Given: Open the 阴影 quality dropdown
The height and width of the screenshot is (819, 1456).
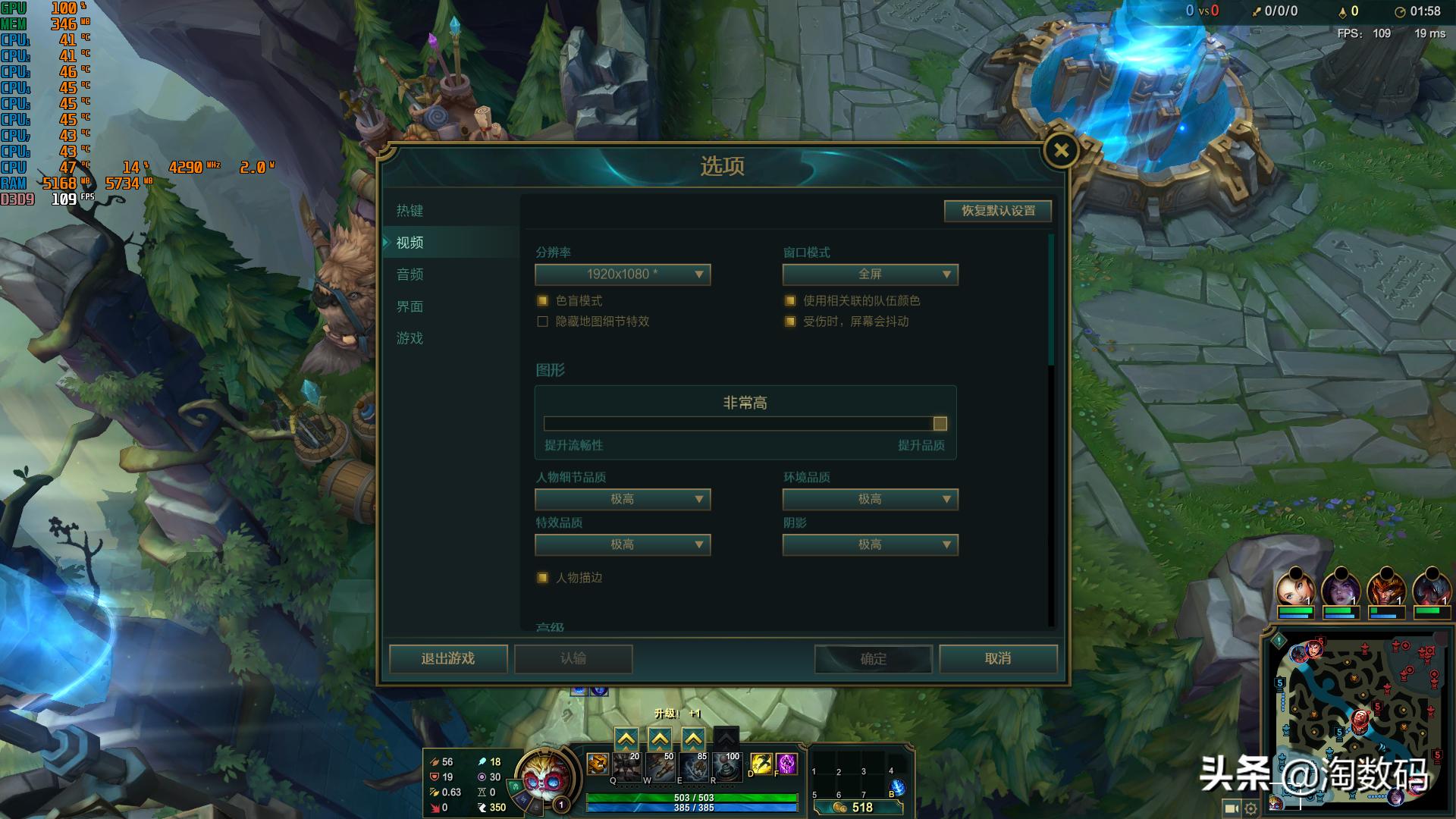Looking at the screenshot, I should pos(870,544).
